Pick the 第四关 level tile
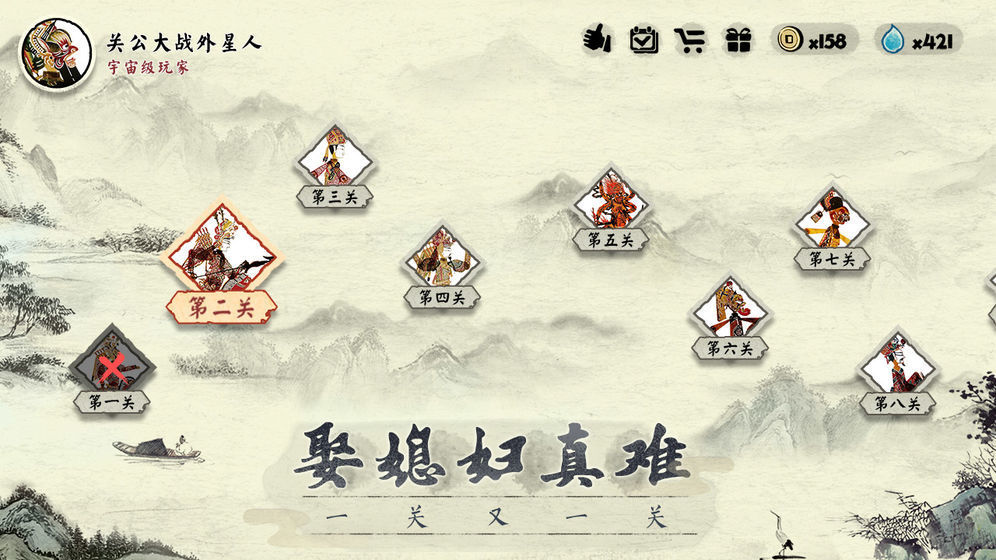 tap(441, 260)
